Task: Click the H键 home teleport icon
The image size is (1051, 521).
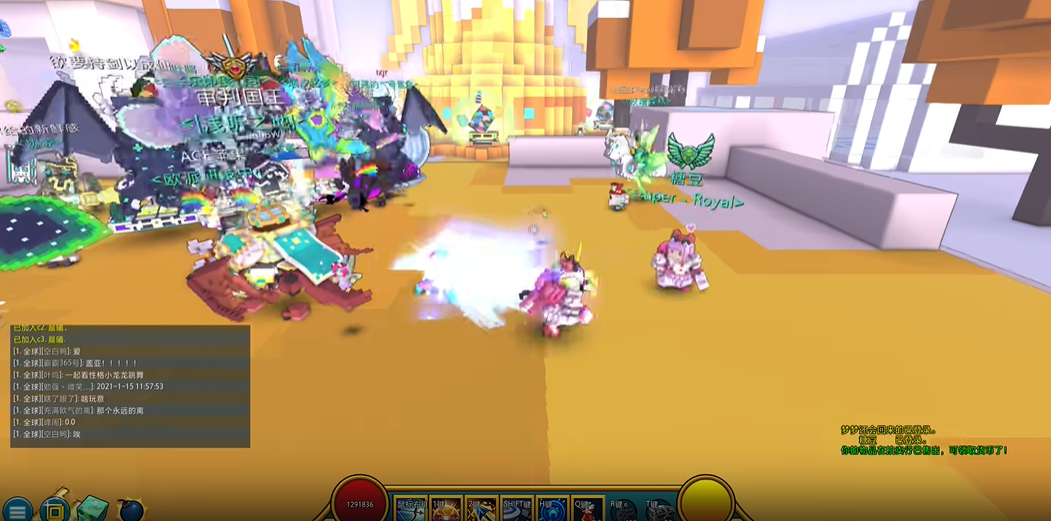Action: tap(552, 509)
